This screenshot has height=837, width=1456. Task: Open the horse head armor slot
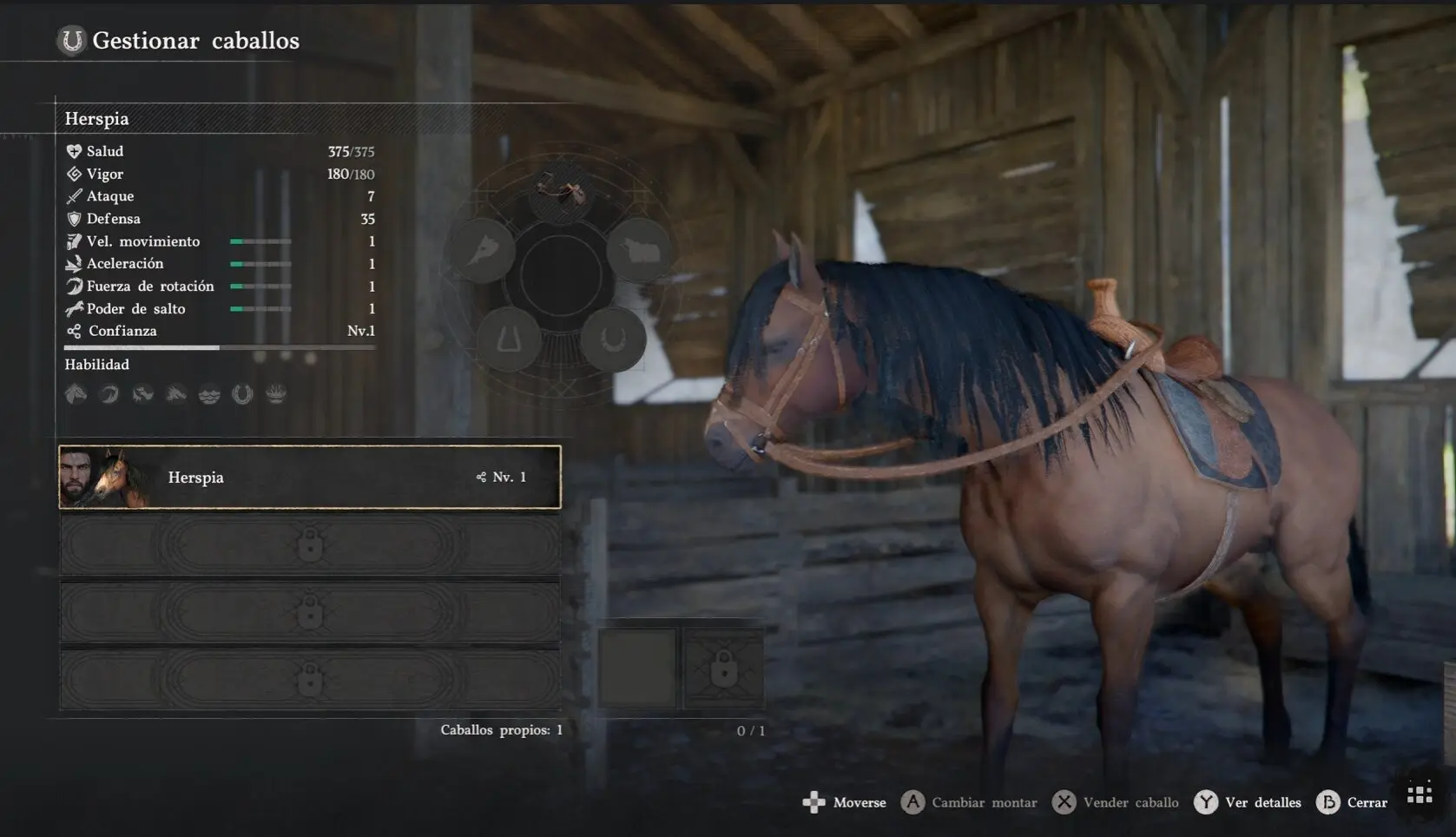pyautogui.click(x=481, y=250)
